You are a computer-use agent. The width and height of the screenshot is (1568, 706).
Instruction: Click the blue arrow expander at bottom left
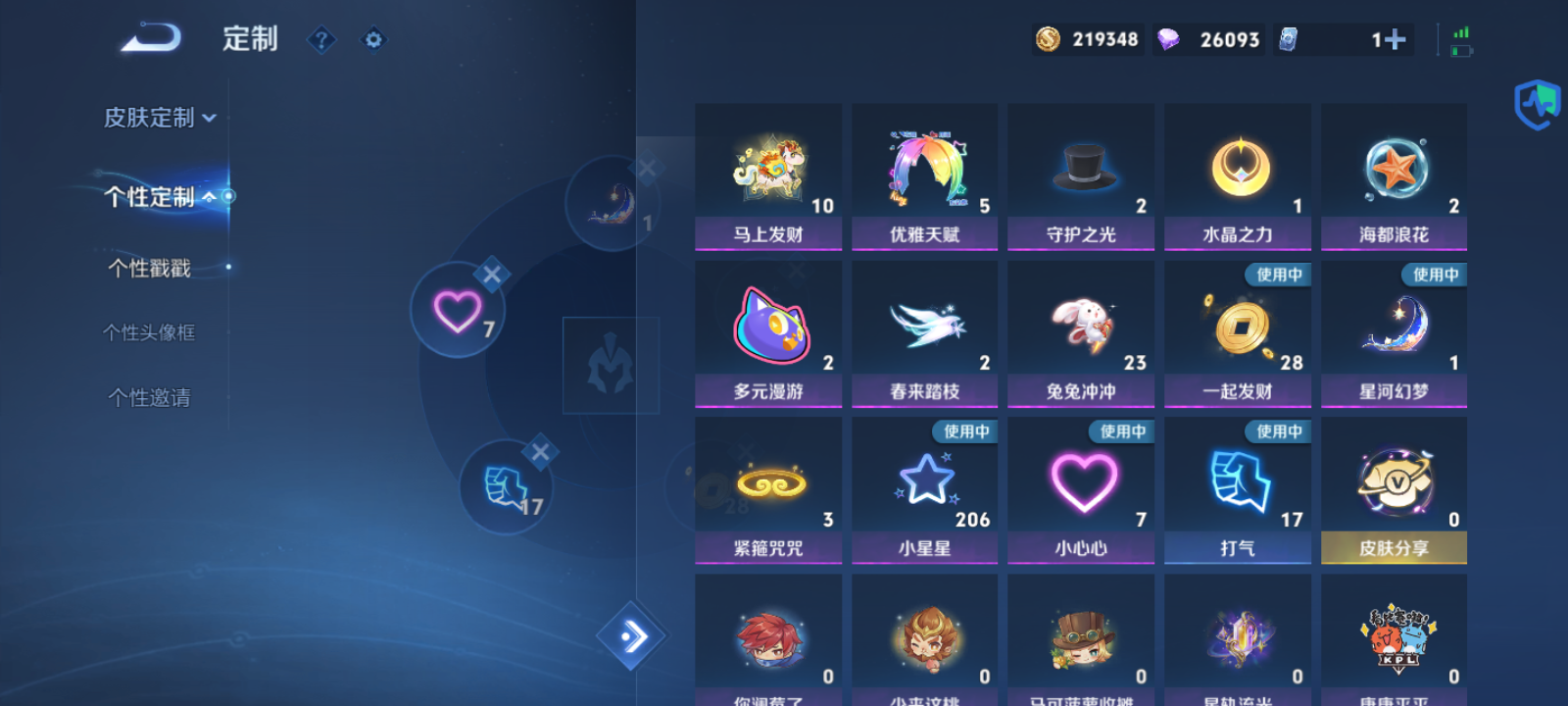(x=633, y=637)
